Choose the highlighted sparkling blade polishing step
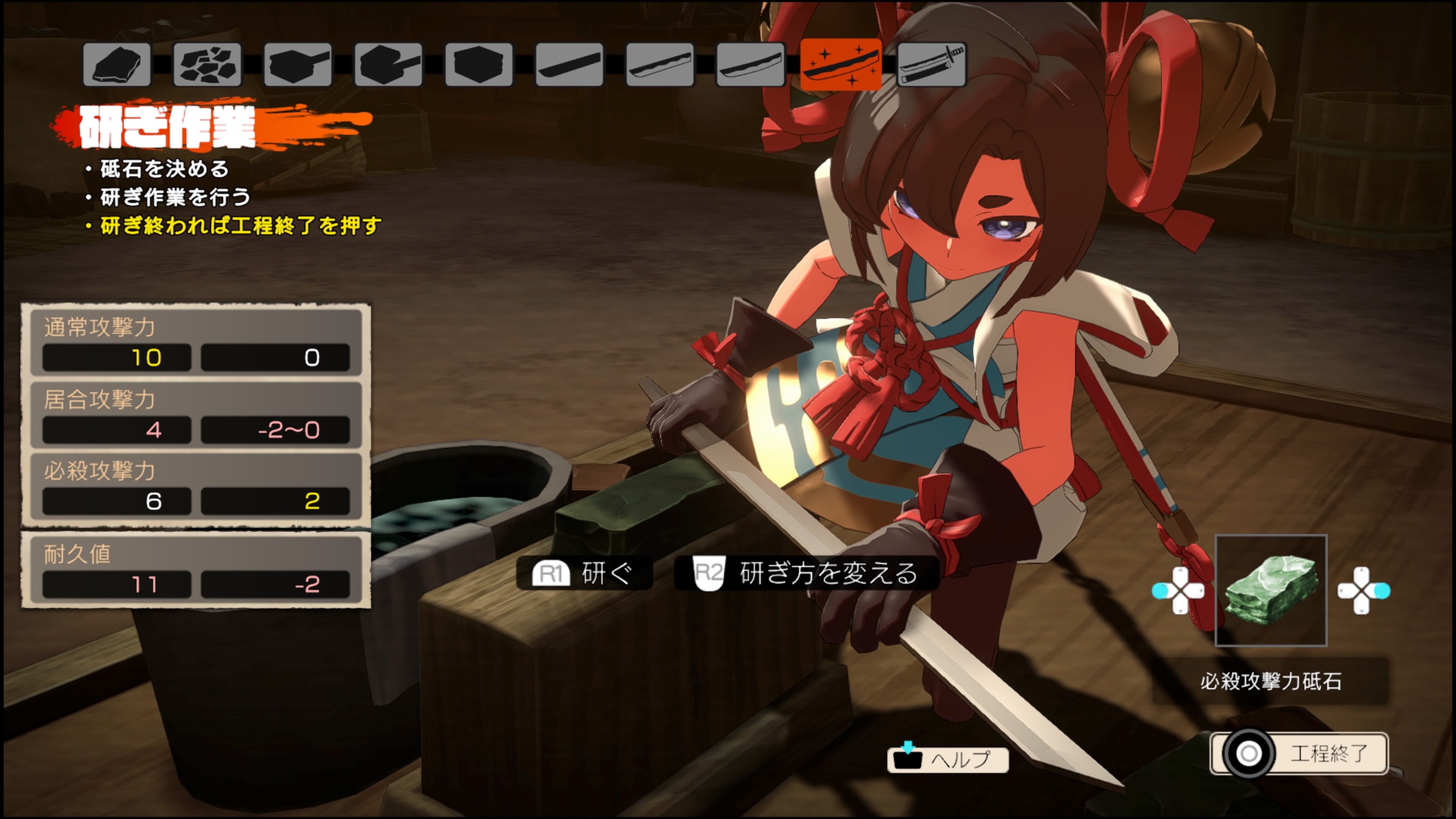 [841, 64]
